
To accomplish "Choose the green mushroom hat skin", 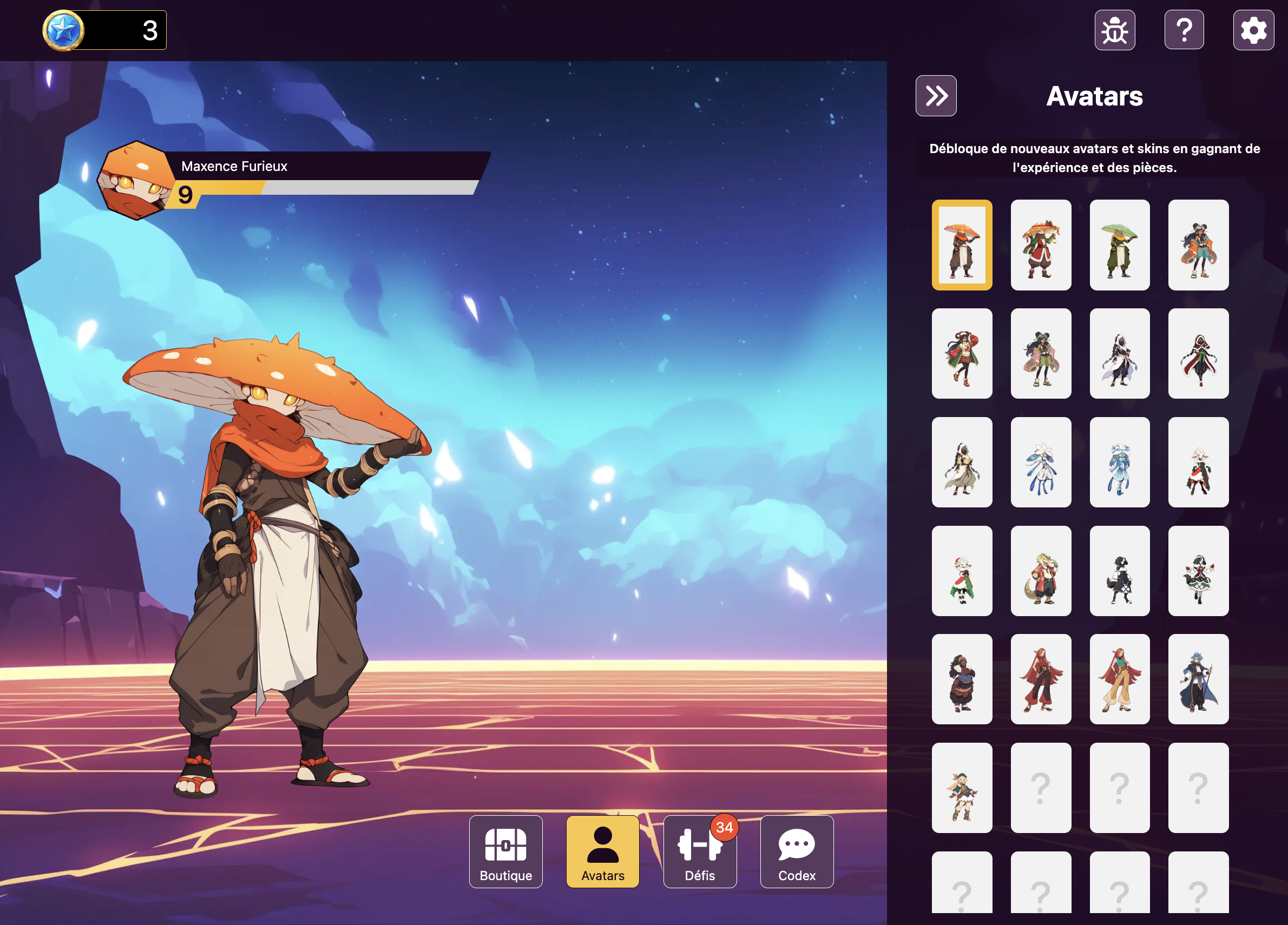I will point(1119,245).
